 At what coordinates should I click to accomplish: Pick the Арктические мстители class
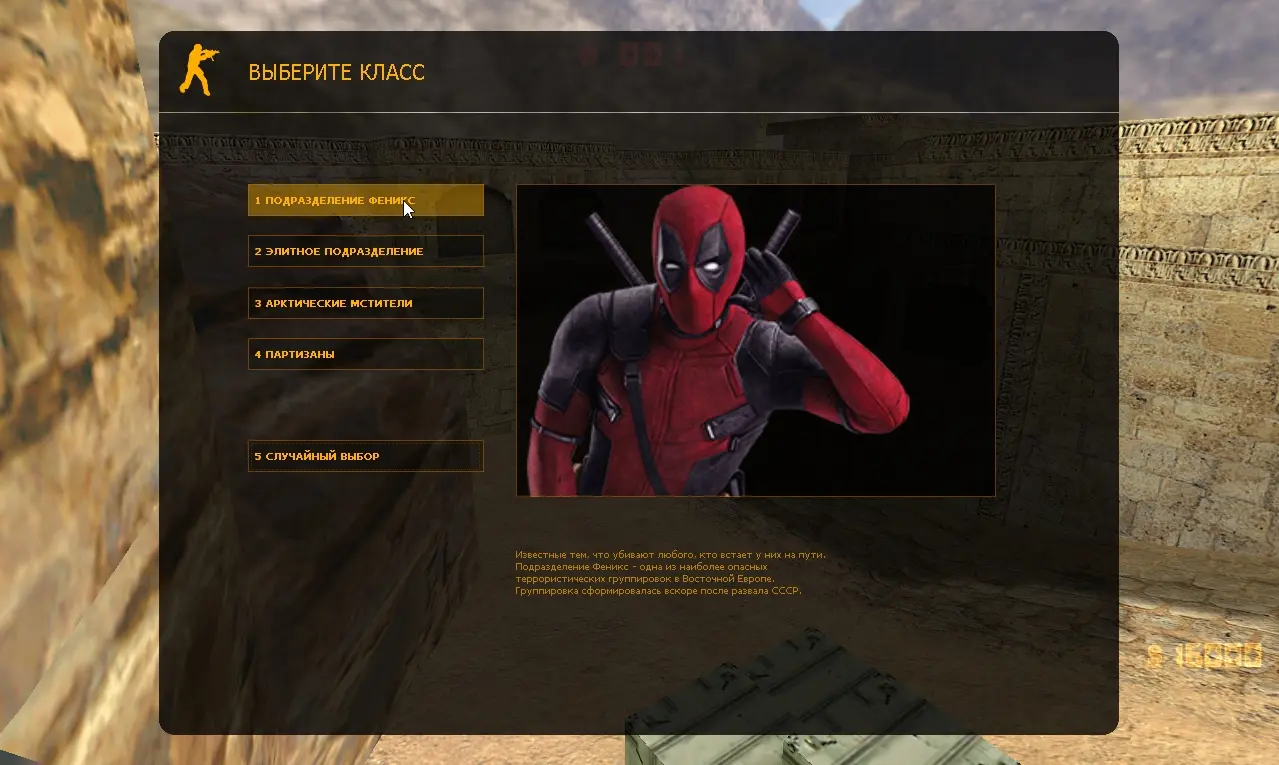[365, 303]
